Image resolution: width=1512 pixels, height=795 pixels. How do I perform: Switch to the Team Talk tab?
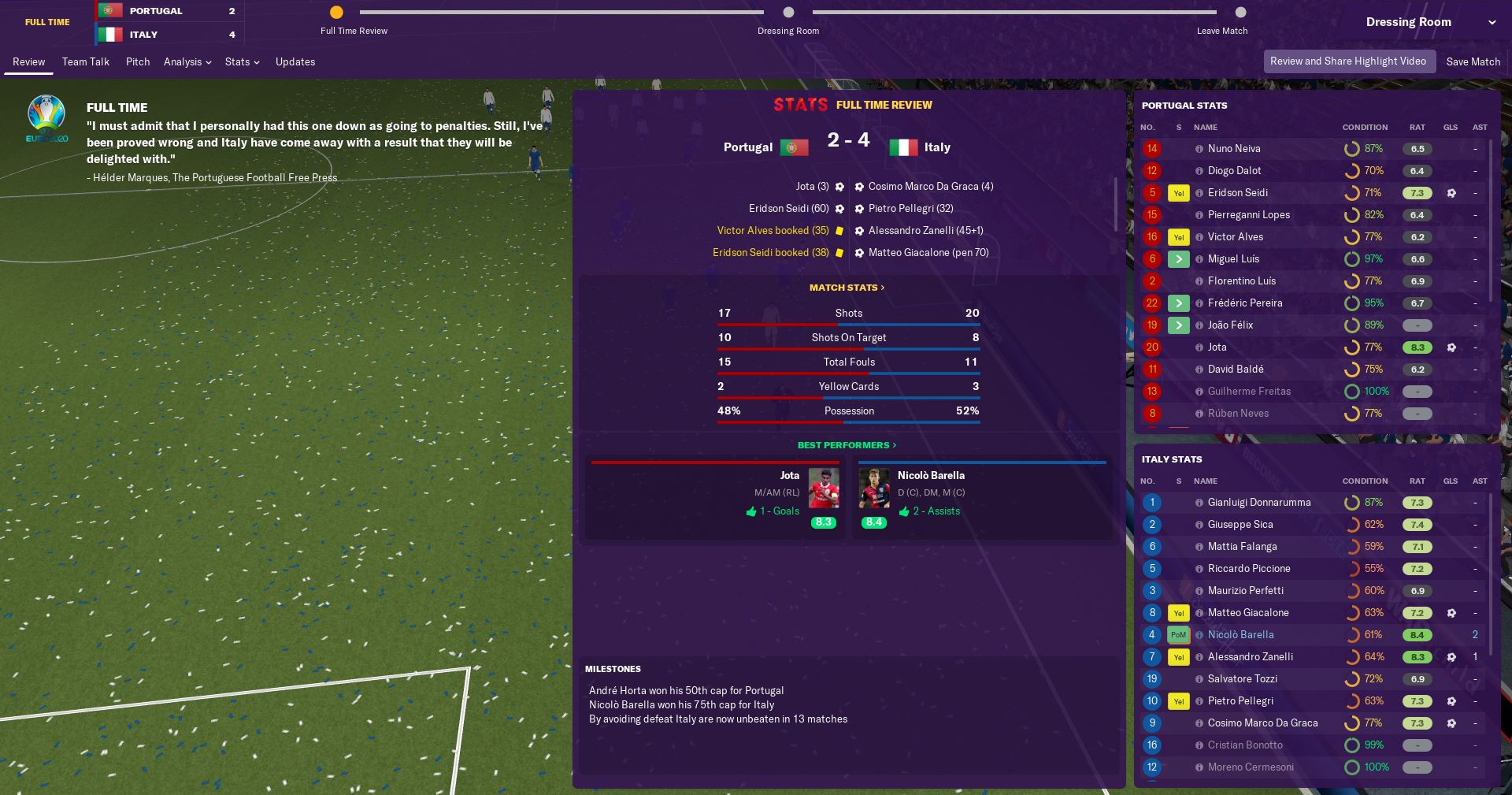tap(85, 61)
